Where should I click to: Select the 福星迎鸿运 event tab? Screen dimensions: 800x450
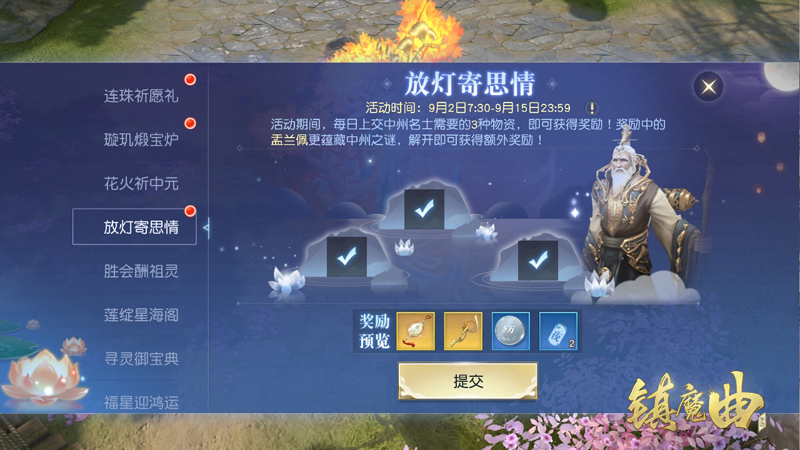pos(140,402)
